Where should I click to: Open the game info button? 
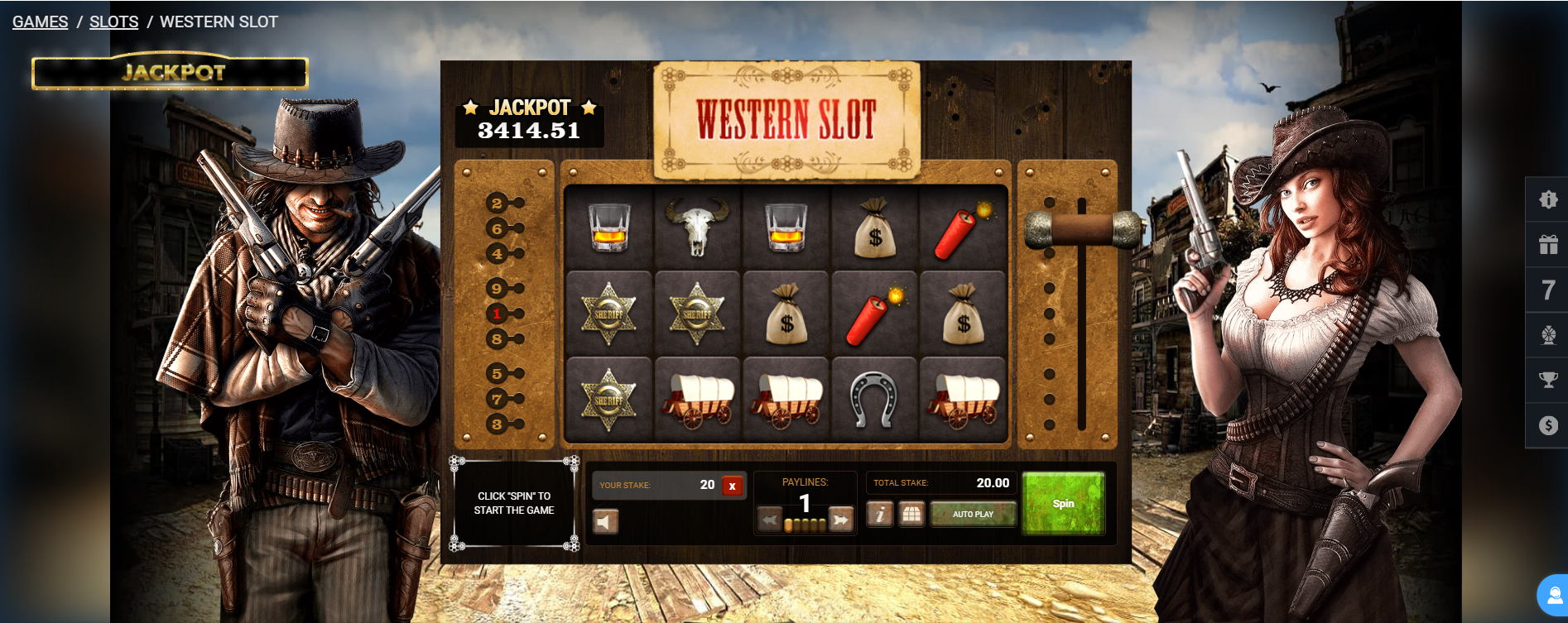pos(879,515)
